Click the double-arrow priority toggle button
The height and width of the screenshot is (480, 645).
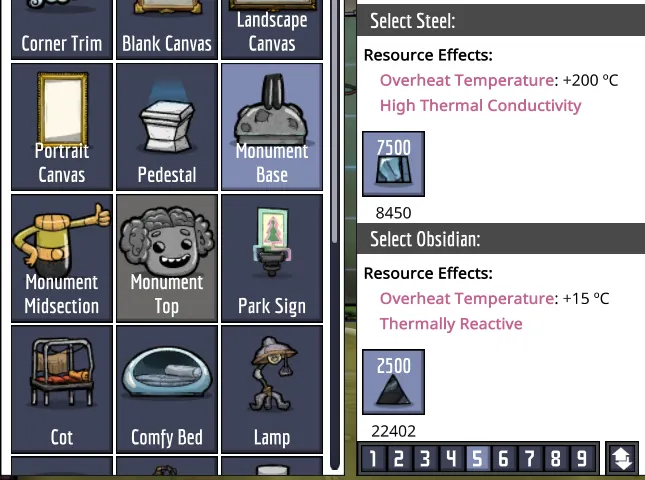621,459
